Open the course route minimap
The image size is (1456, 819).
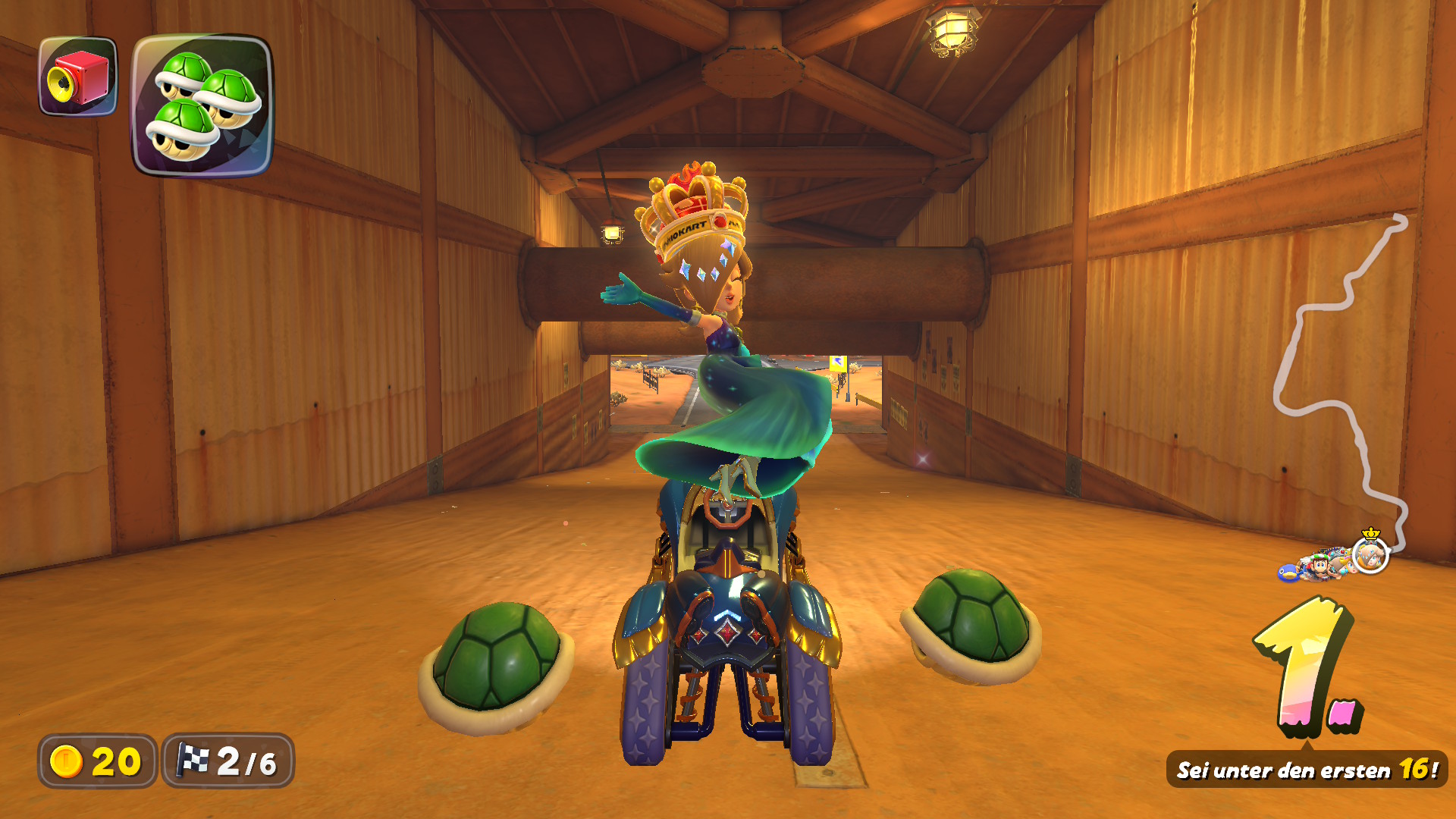pyautogui.click(x=1341, y=379)
